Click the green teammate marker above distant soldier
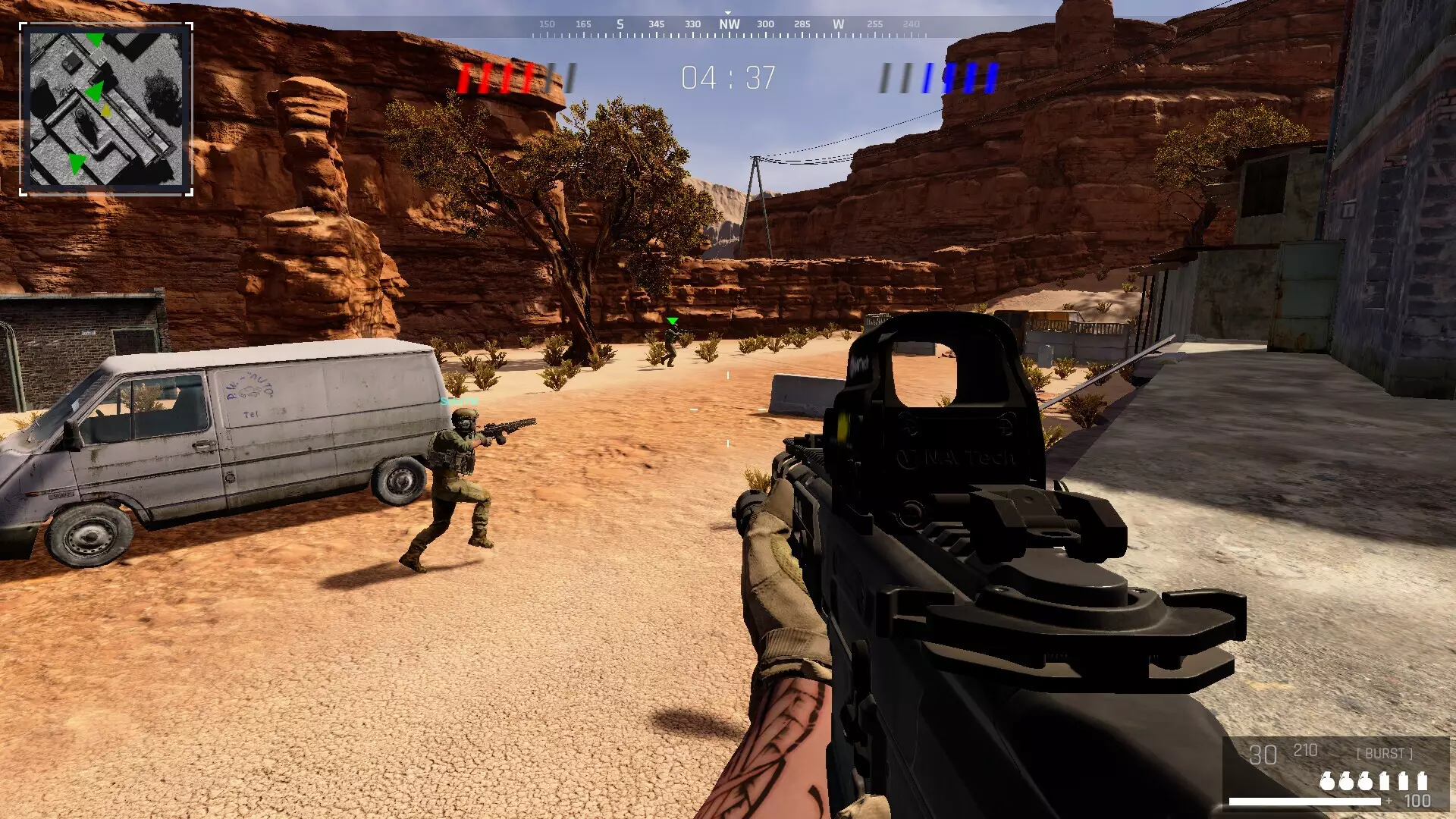The height and width of the screenshot is (819, 1456). [672, 321]
